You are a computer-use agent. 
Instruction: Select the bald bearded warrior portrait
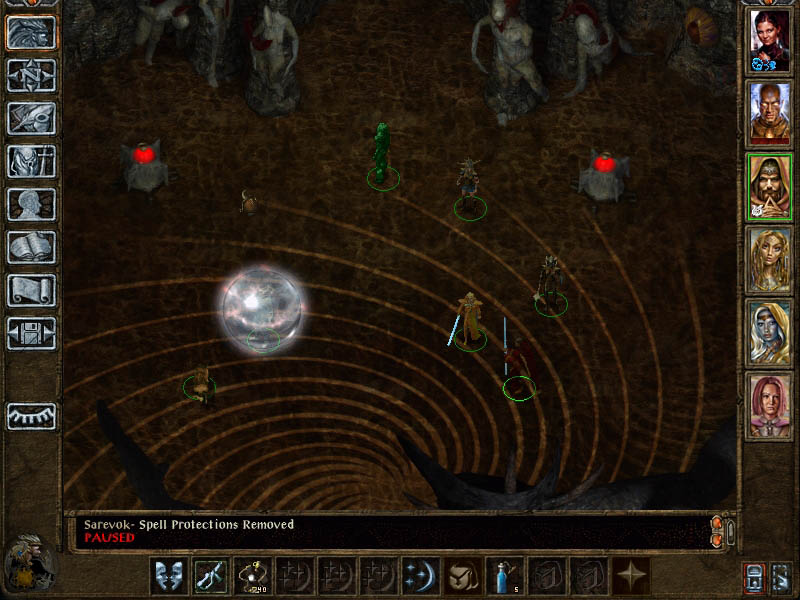coord(770,114)
